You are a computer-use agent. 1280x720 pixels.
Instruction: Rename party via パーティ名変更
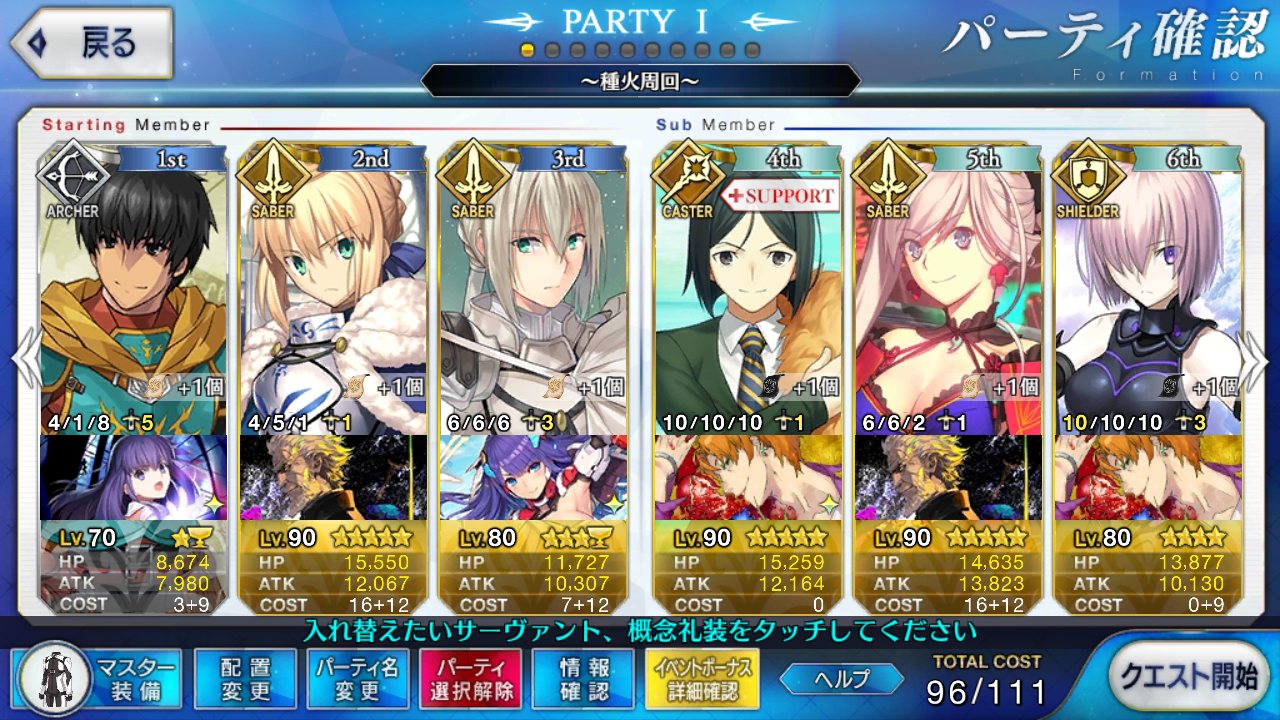pyautogui.click(x=357, y=678)
